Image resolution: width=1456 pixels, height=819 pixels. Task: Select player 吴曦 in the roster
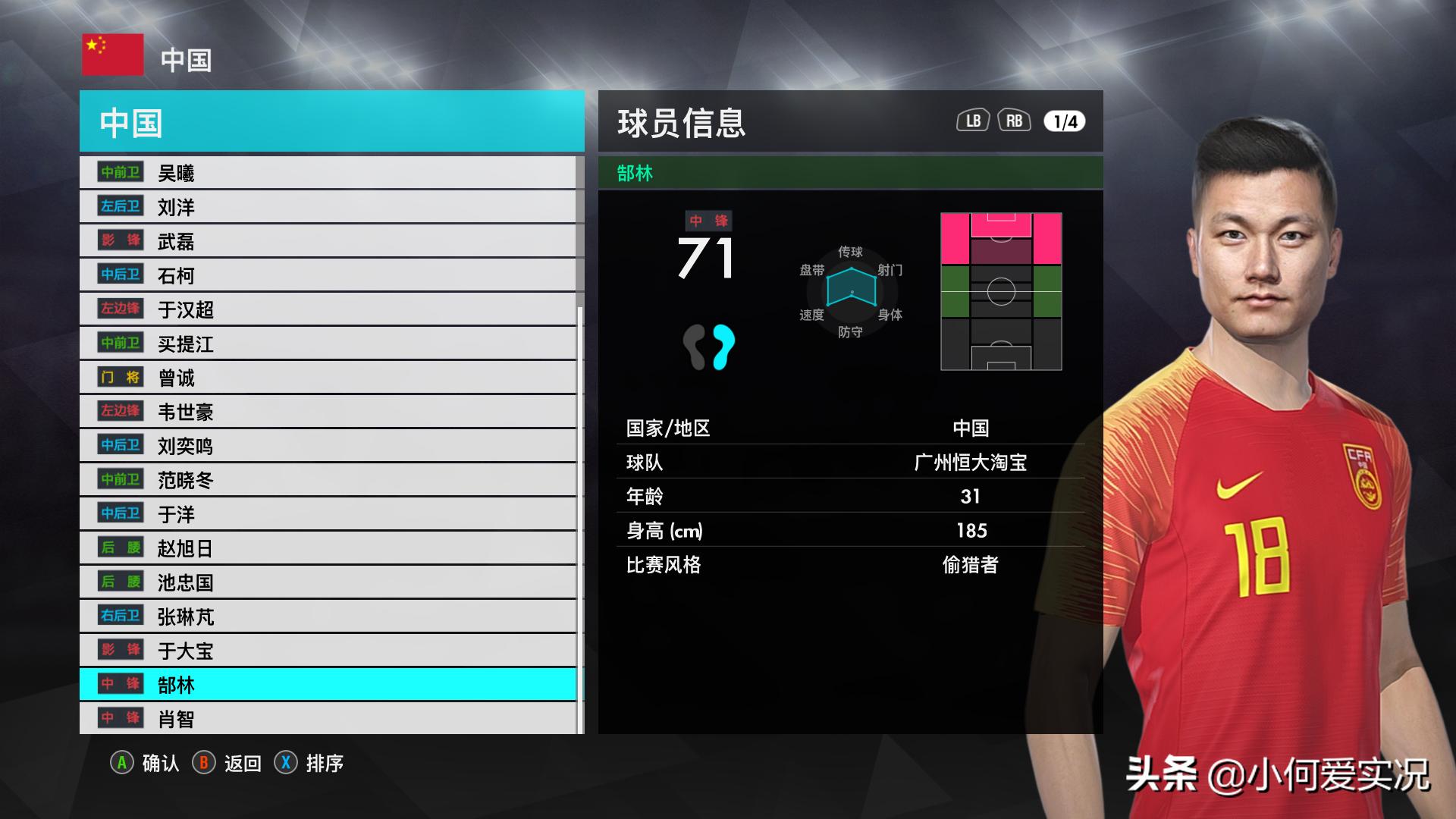(x=328, y=173)
